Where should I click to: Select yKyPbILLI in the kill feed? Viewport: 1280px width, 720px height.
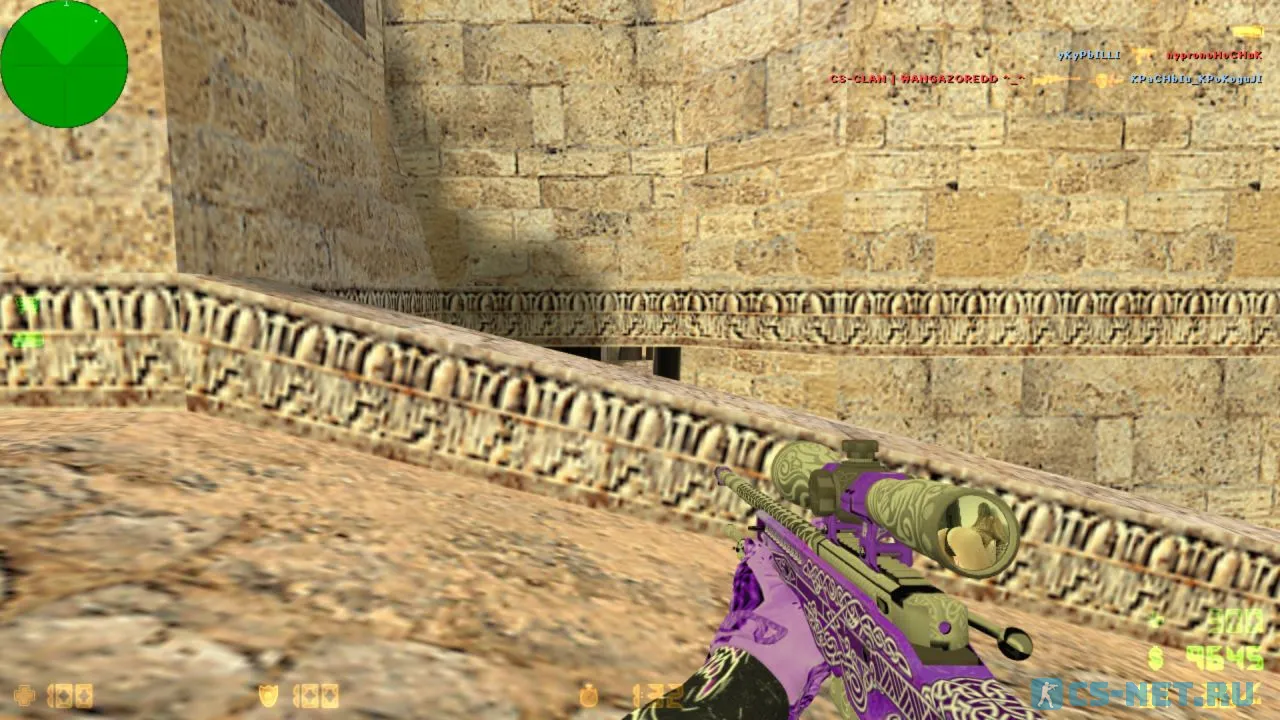[1089, 55]
